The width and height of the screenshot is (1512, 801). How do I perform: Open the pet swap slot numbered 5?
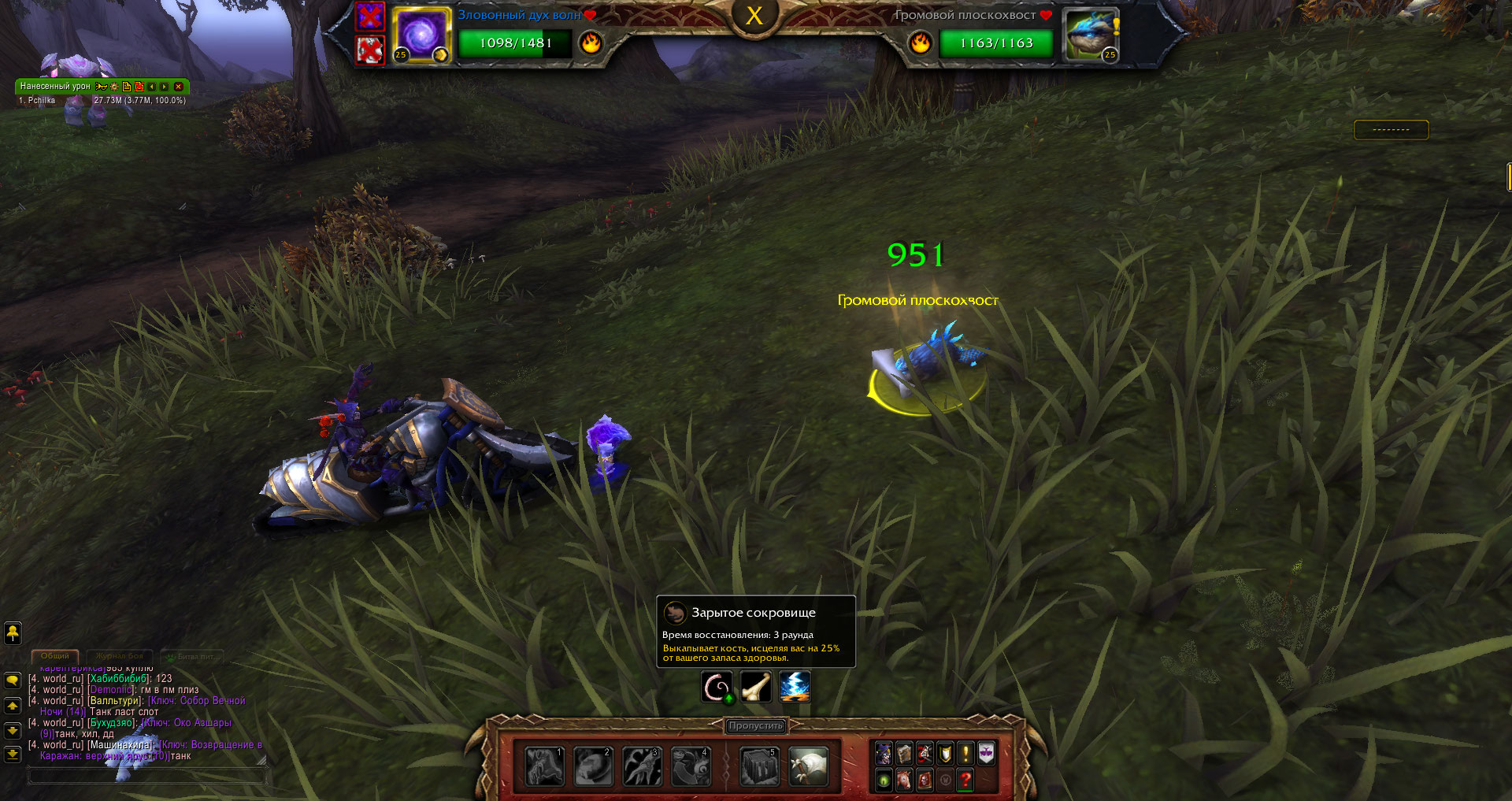point(759,766)
